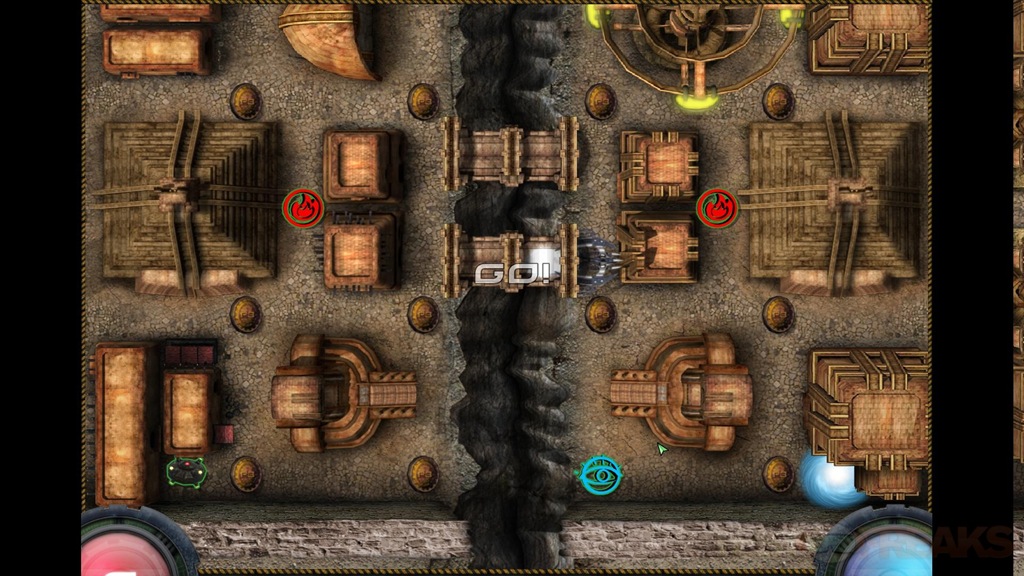Click the blue player orb
Viewport: 1024px width, 576px height.
880,548
